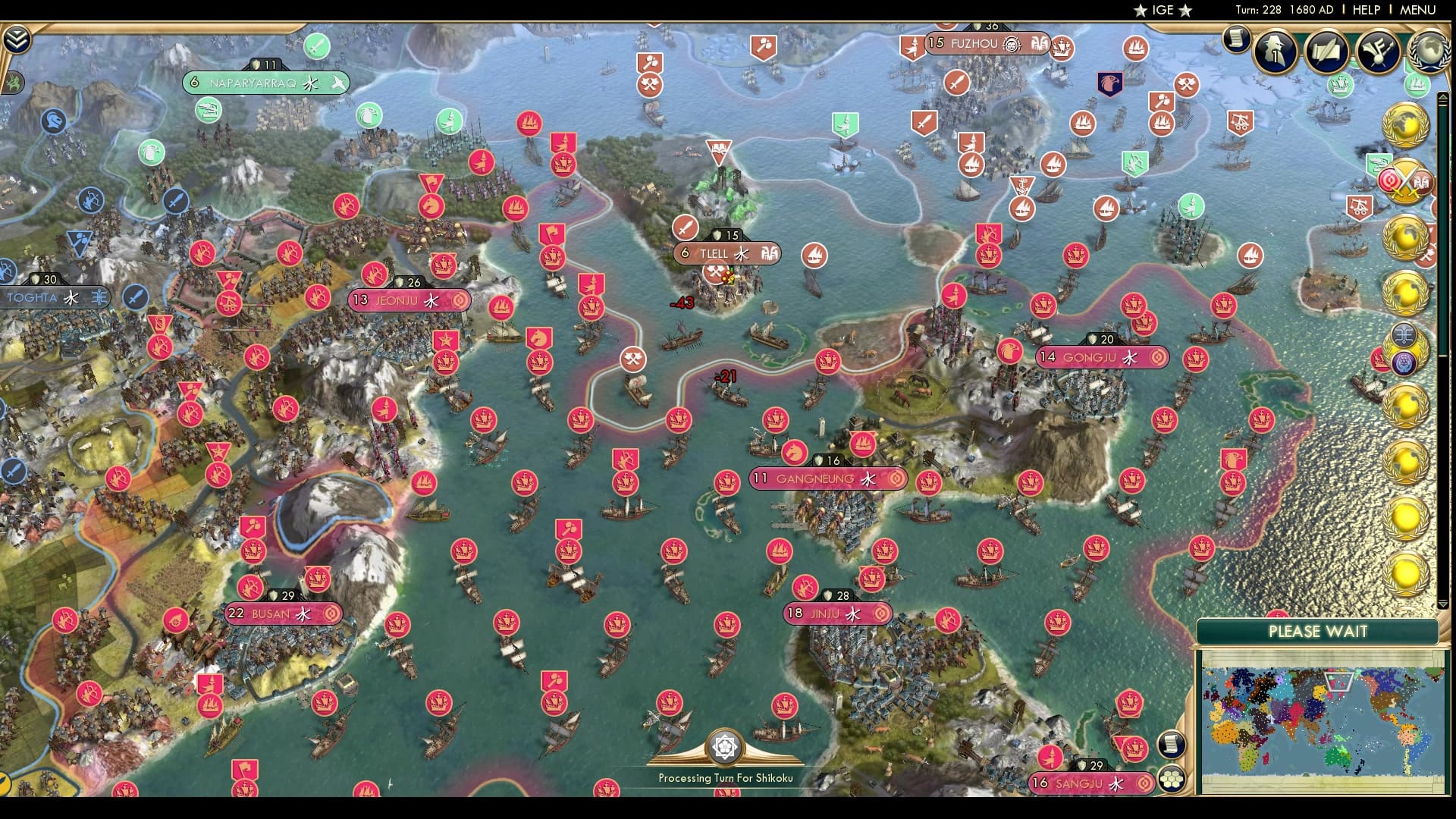Open the Social Policies scroll icon
1456x819 pixels.
click(1326, 53)
